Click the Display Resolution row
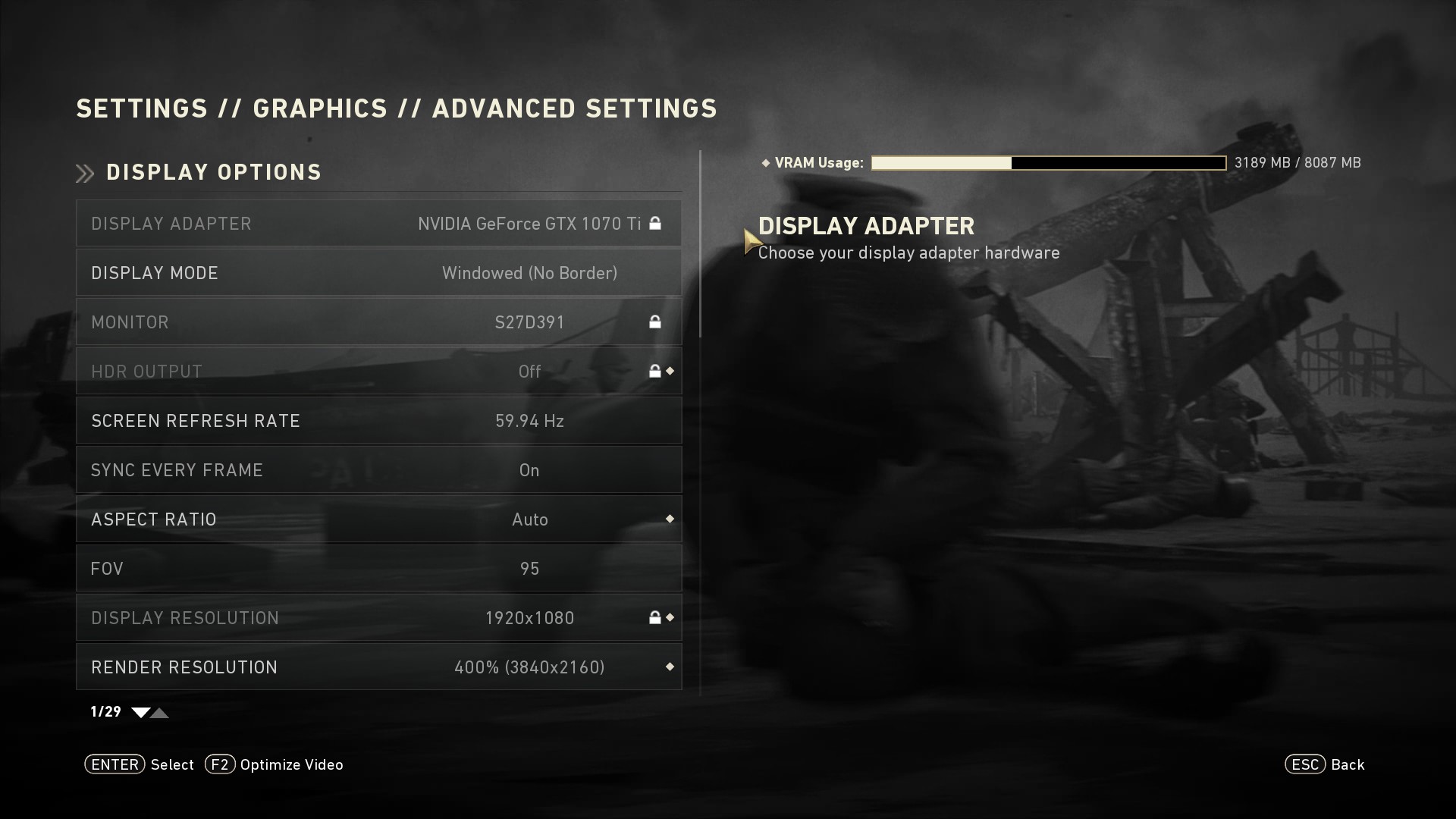 click(378, 618)
